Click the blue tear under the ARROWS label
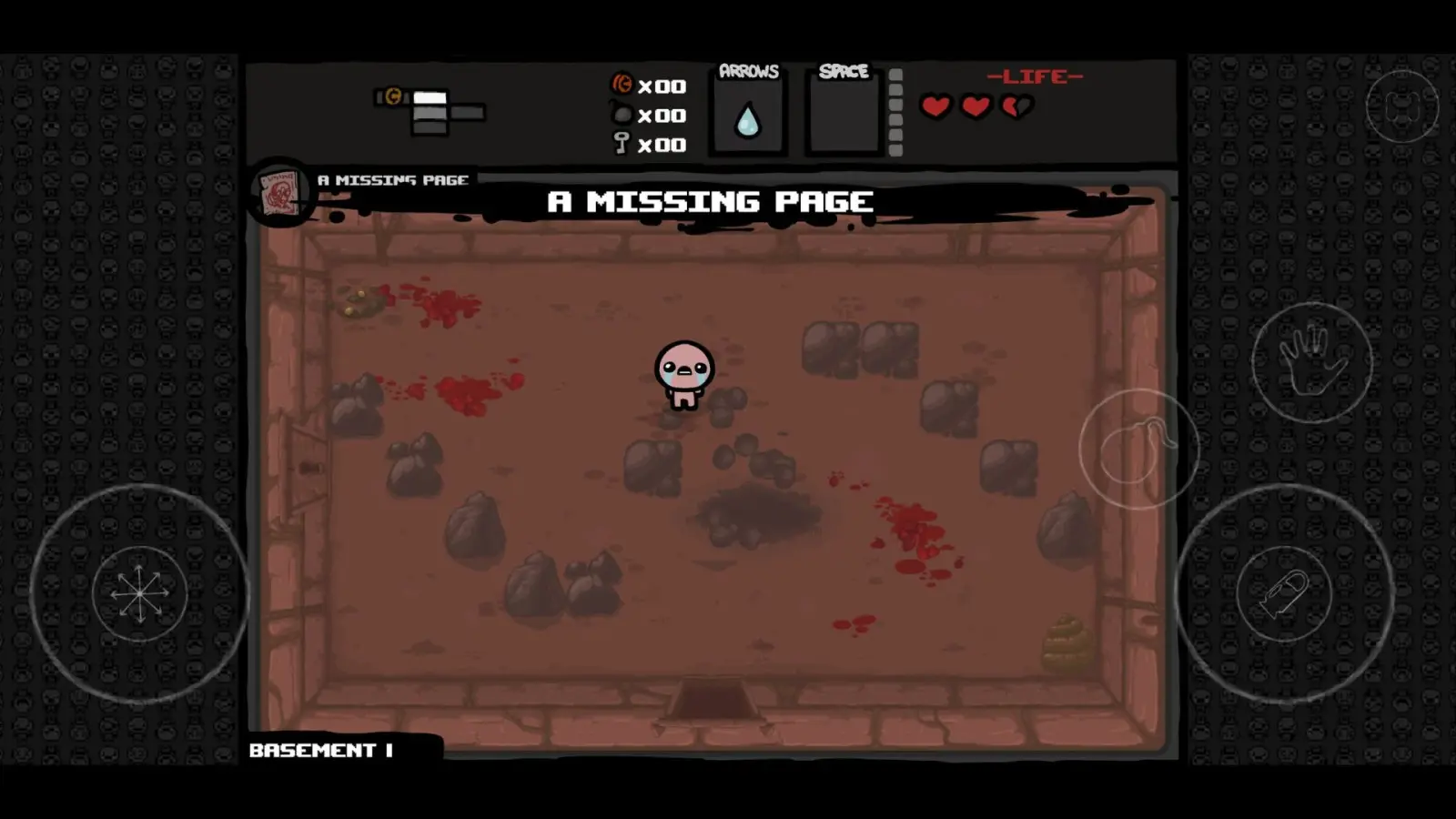 point(746,121)
